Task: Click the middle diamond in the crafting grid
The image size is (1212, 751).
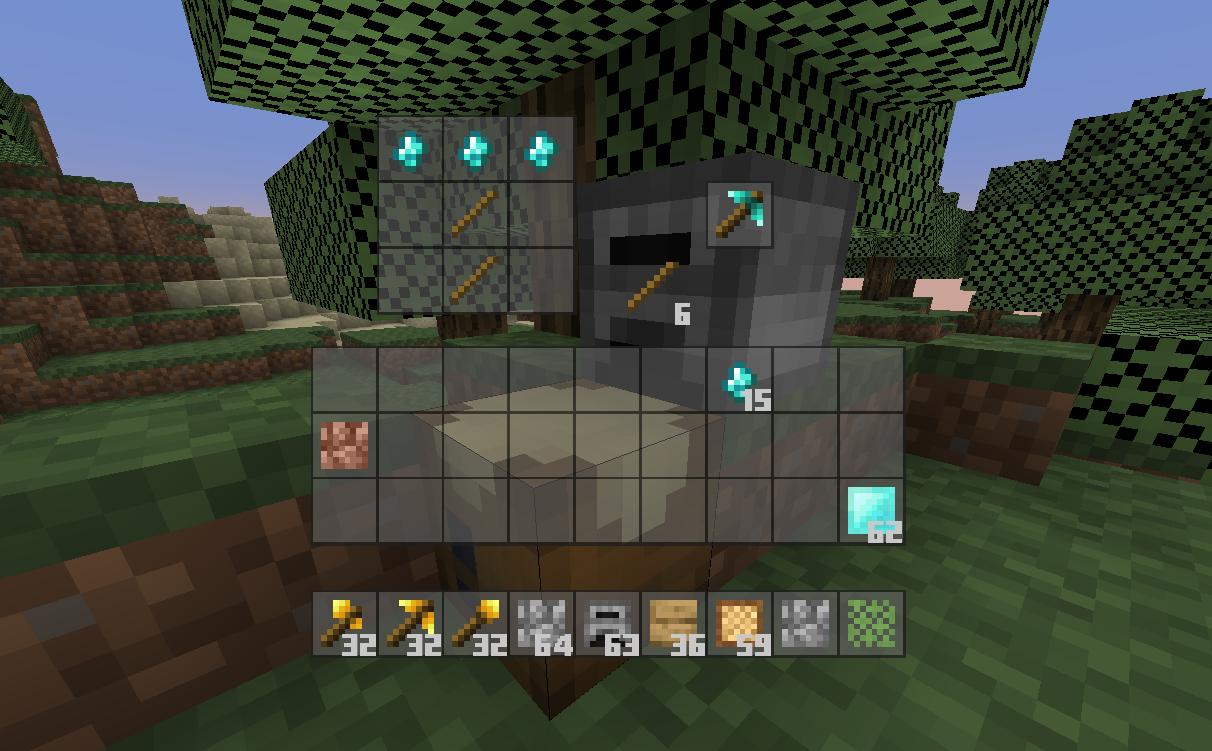Action: pyautogui.click(x=476, y=150)
